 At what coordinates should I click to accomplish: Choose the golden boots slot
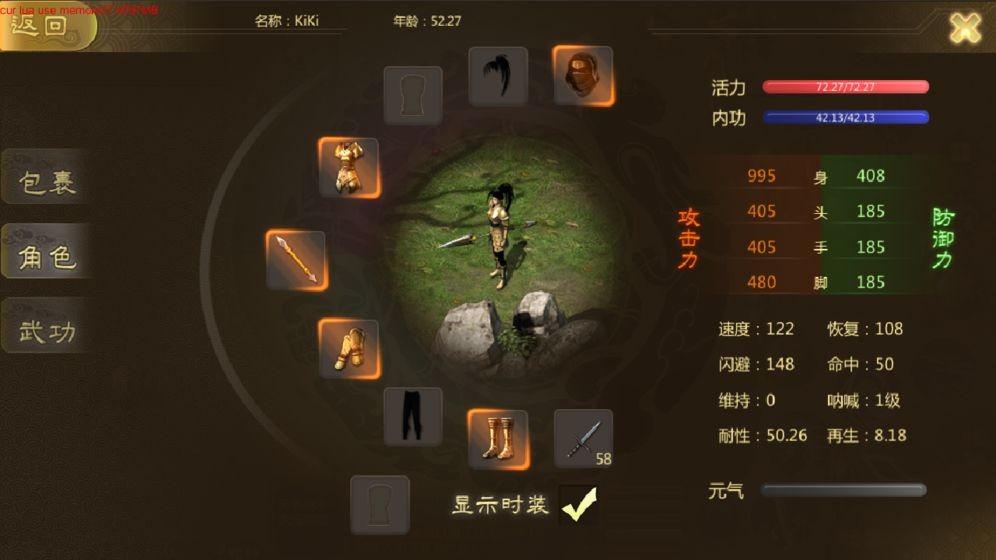pyautogui.click(x=498, y=439)
